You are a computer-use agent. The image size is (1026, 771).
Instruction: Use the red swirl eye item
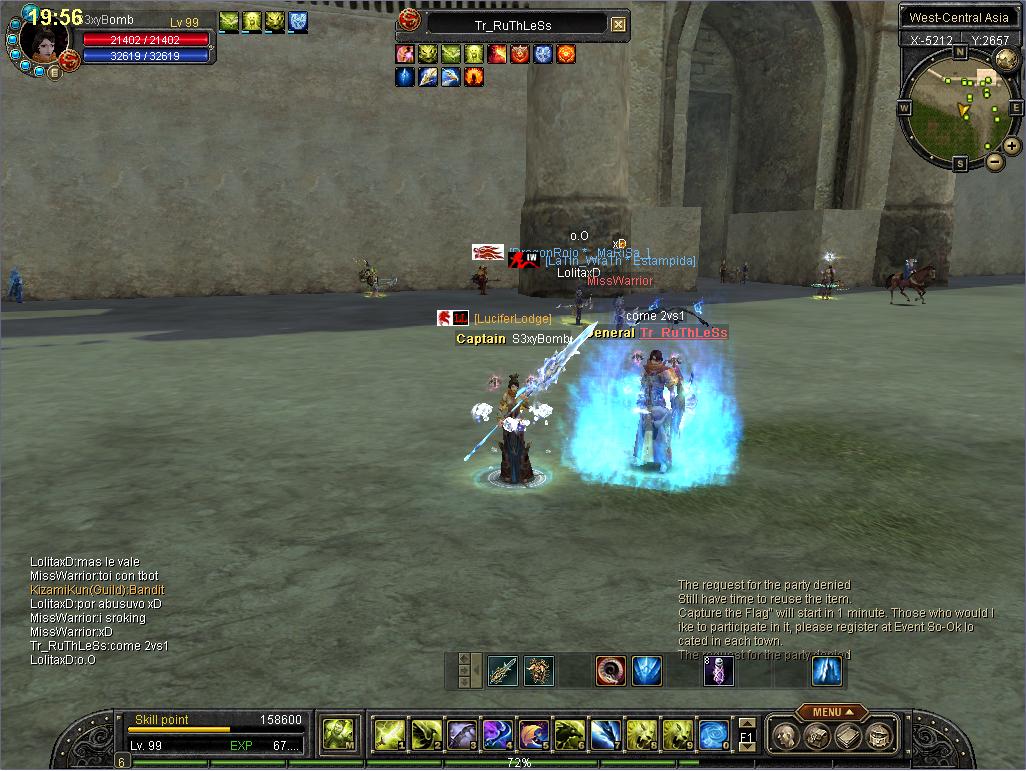point(610,671)
